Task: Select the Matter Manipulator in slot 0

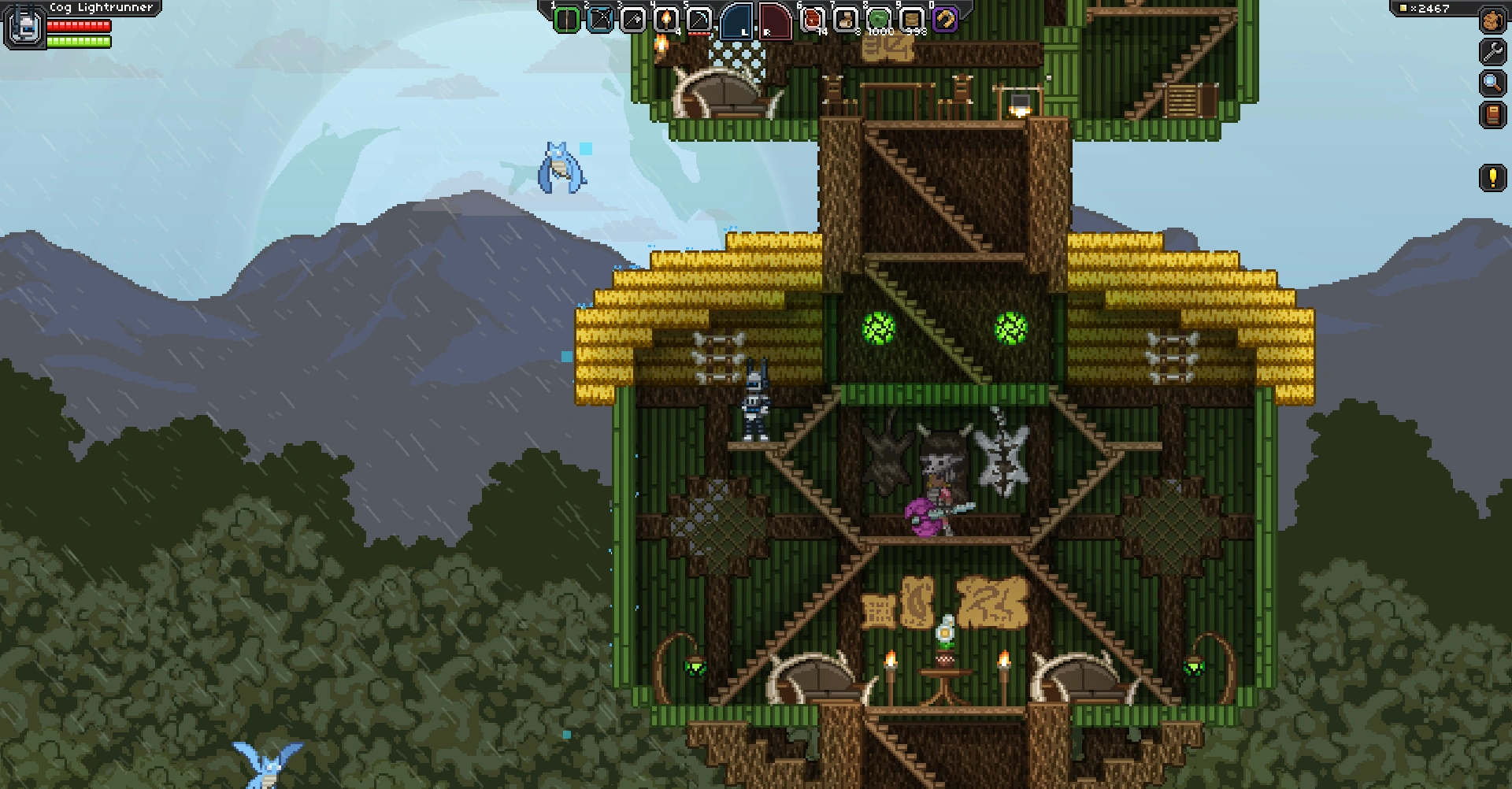Action: tap(944, 20)
